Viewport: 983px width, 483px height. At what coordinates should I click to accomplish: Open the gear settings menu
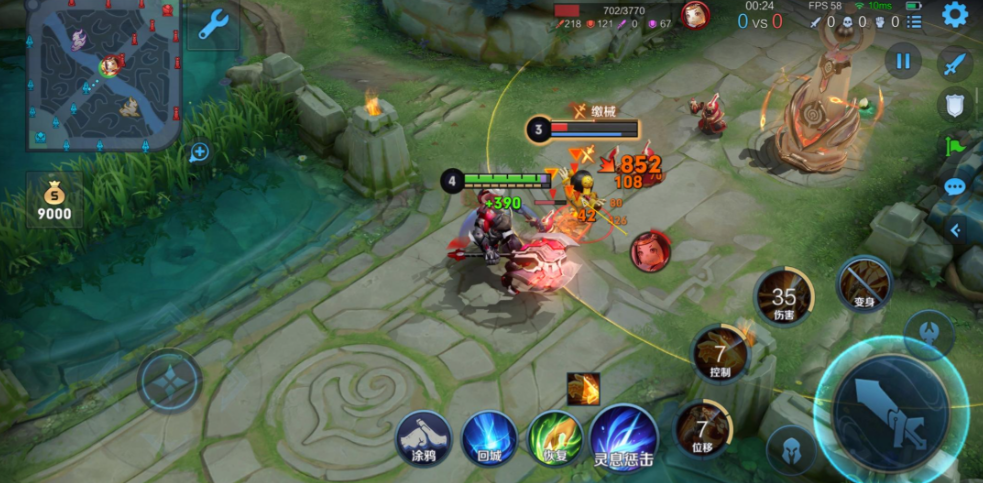955,15
